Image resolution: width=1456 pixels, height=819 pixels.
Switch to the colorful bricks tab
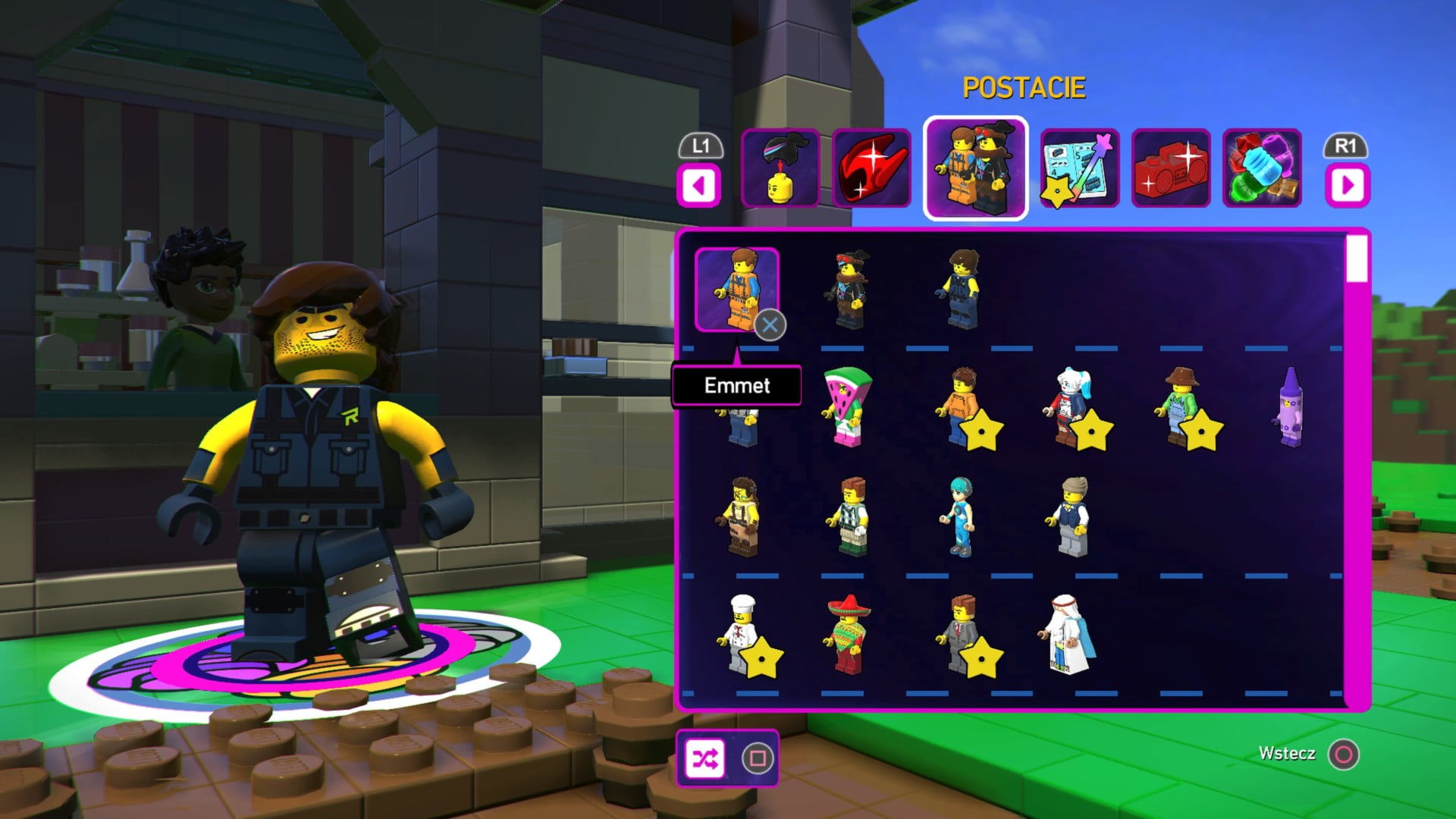pos(1262,168)
